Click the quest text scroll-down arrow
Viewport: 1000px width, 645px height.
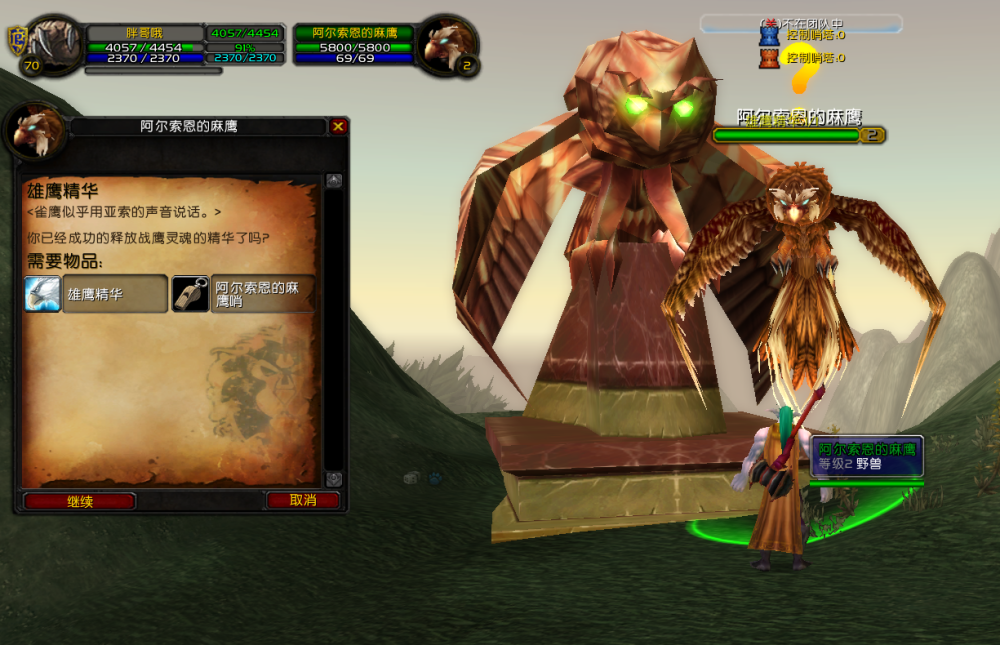coord(334,479)
